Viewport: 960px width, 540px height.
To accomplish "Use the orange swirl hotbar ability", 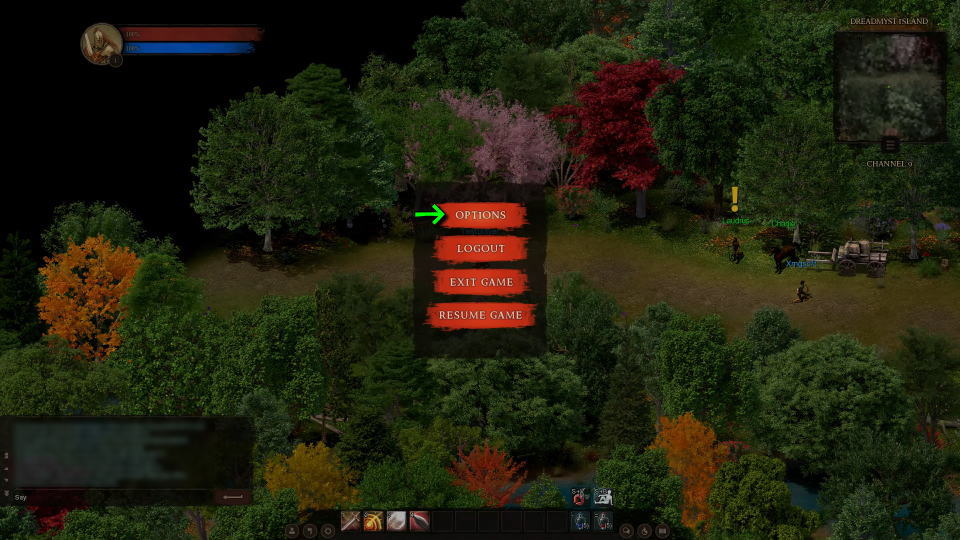I will pos(374,521).
